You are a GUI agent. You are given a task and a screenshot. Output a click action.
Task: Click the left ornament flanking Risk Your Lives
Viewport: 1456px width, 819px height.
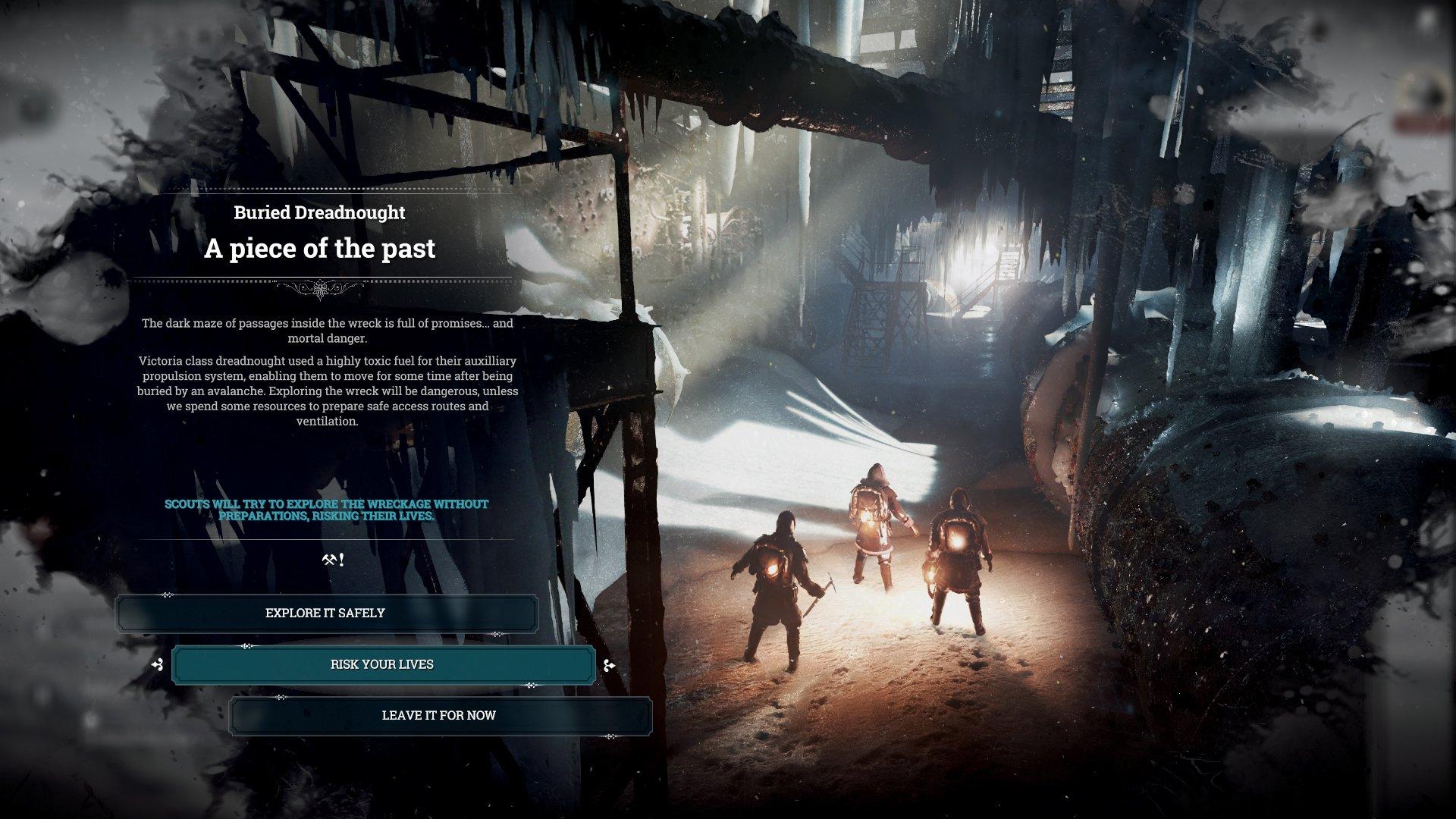click(x=158, y=665)
